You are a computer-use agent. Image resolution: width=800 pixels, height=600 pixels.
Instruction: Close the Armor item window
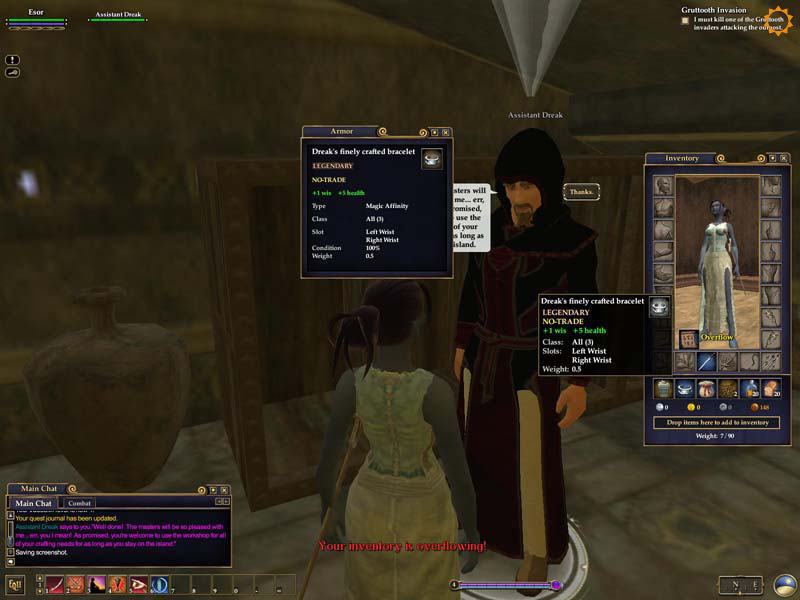[x=446, y=132]
